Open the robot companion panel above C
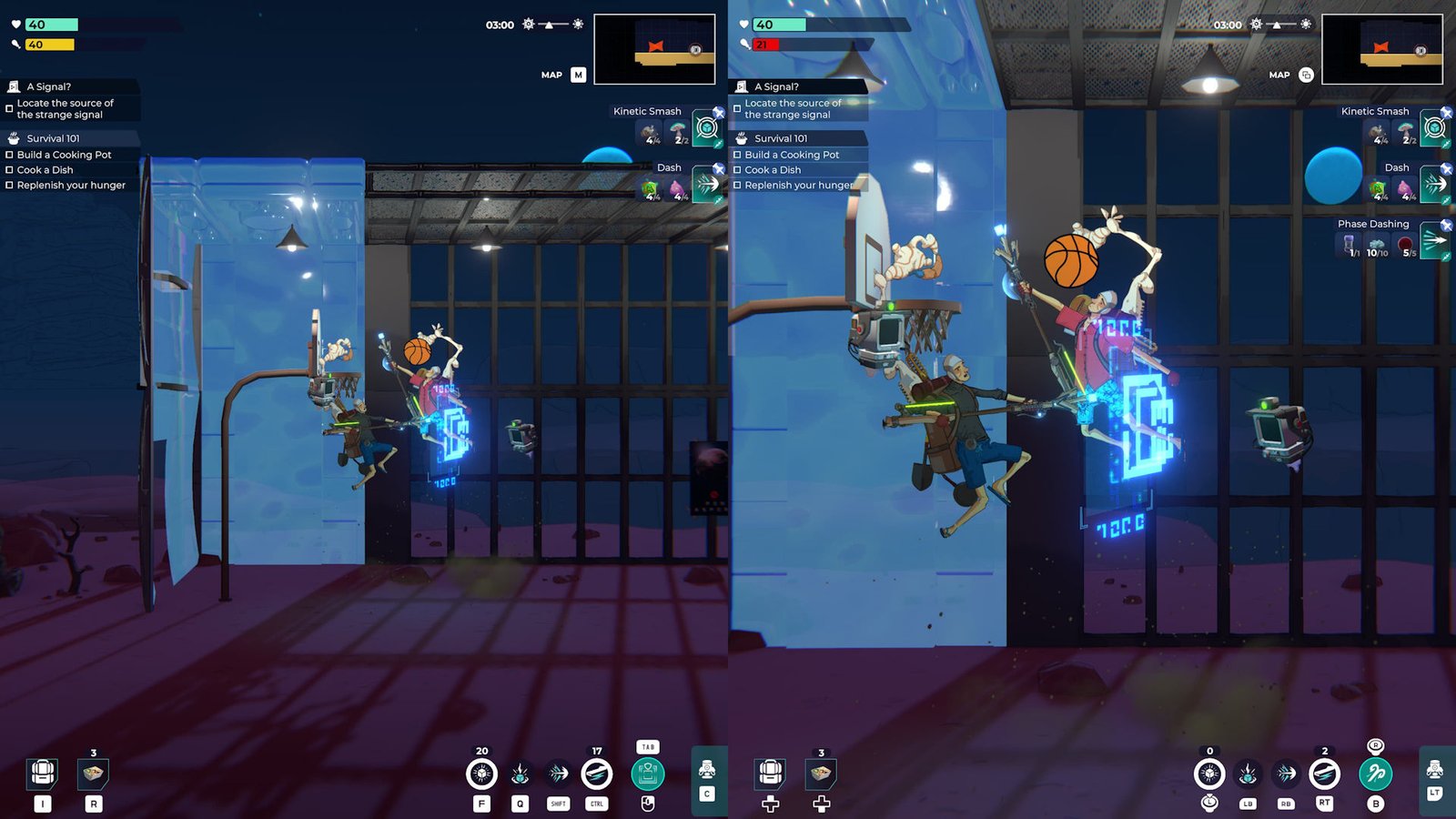Image resolution: width=1456 pixels, height=819 pixels. [707, 770]
